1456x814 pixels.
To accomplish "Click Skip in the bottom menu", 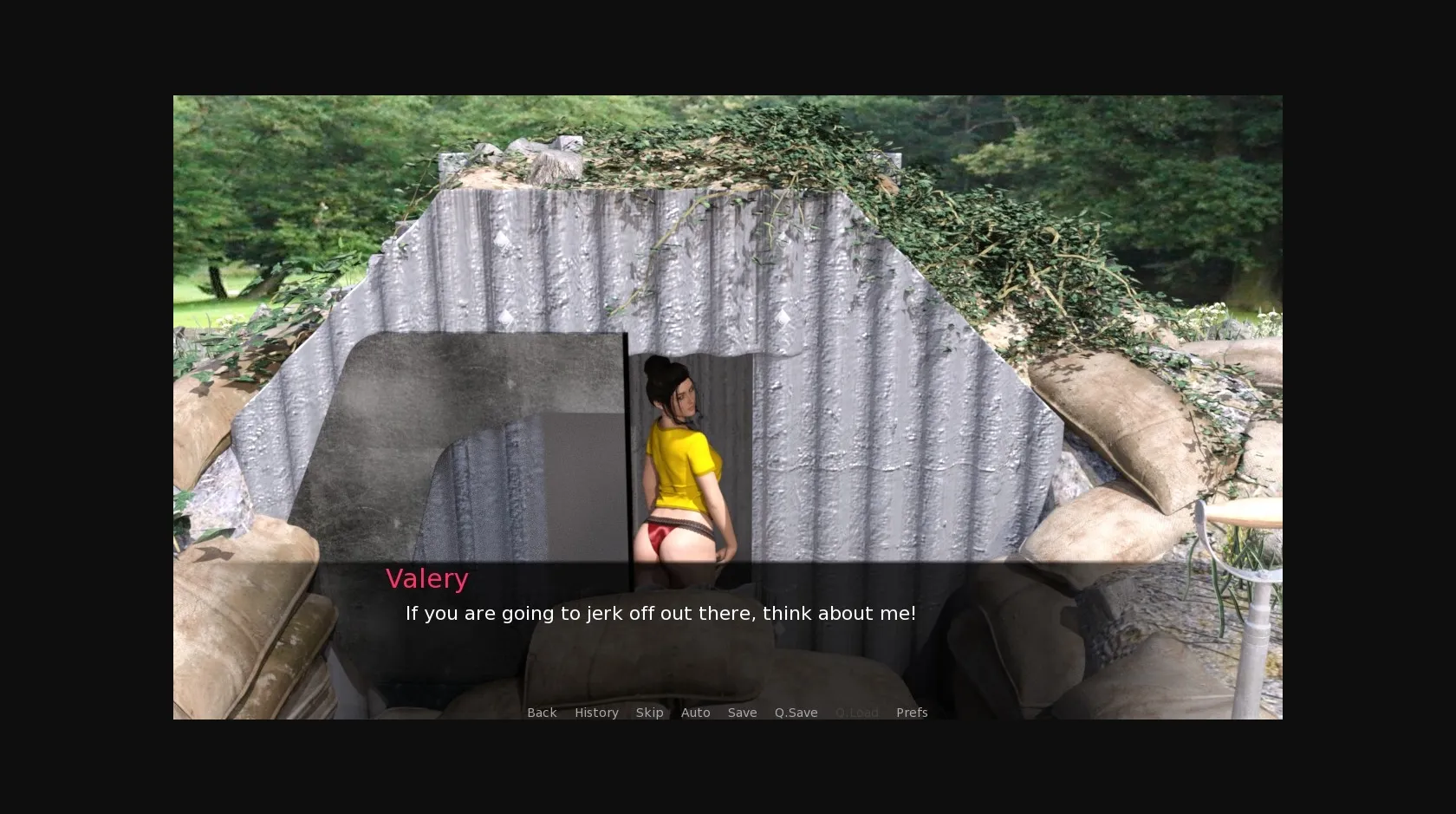I will pos(649,712).
